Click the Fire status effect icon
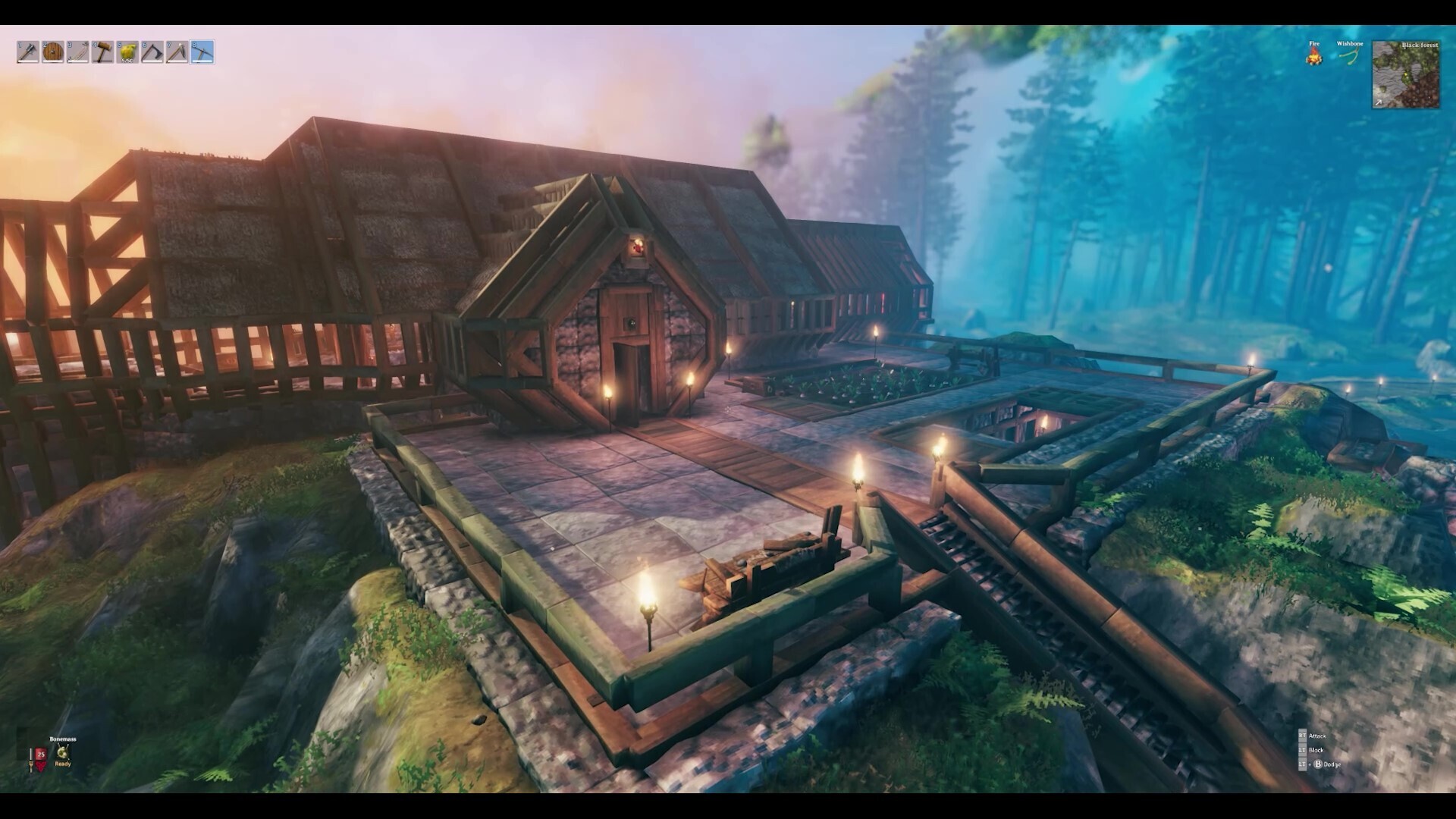The height and width of the screenshot is (819, 1456). [1314, 55]
